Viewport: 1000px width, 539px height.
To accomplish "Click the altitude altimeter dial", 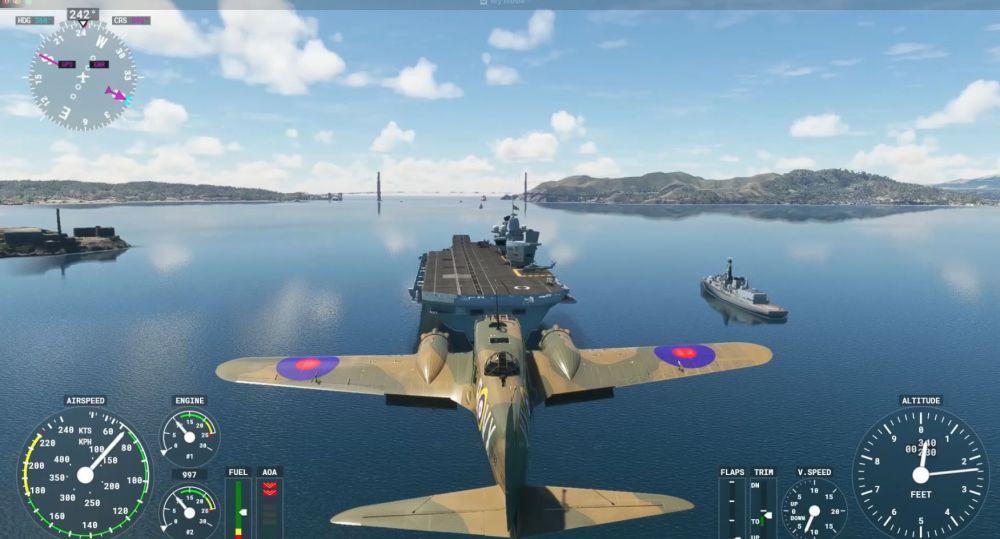I will (920, 473).
